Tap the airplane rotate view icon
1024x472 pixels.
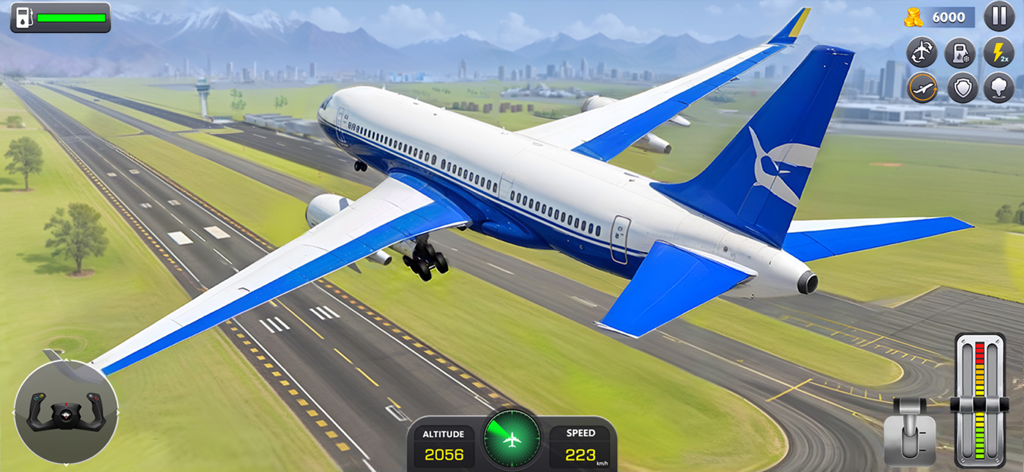pyautogui.click(x=922, y=52)
